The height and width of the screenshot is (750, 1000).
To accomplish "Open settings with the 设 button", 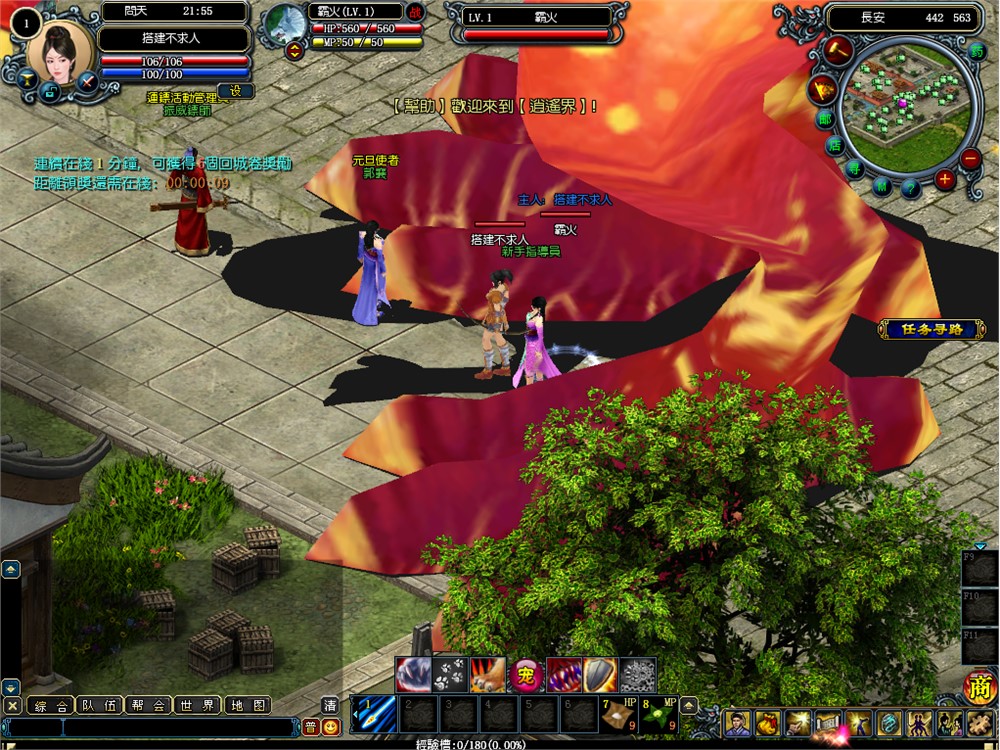I will click(x=235, y=91).
